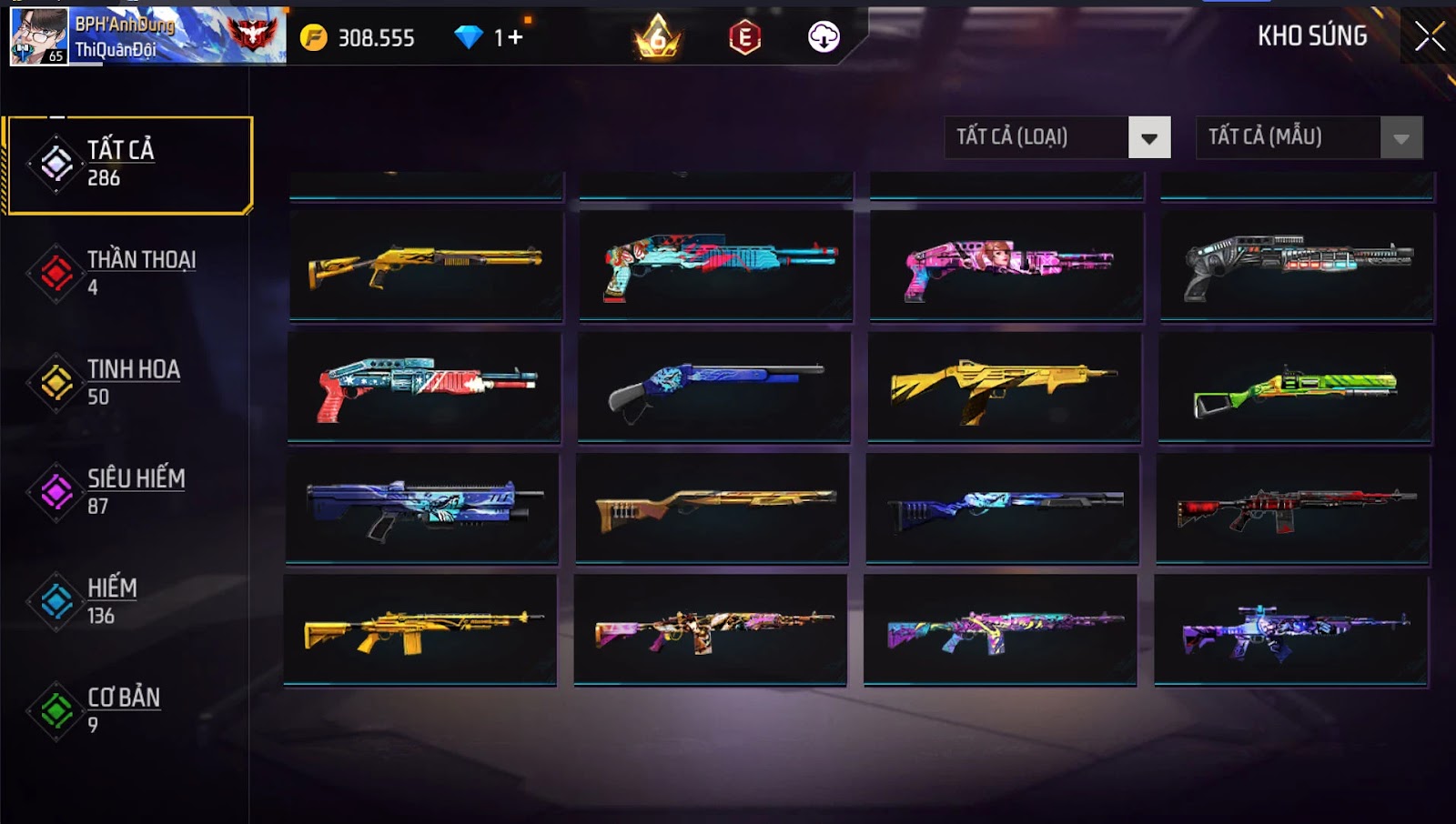This screenshot has width=1456, height=824.
Task: Close the Kho Súng weapon vault
Action: pos(1430,36)
